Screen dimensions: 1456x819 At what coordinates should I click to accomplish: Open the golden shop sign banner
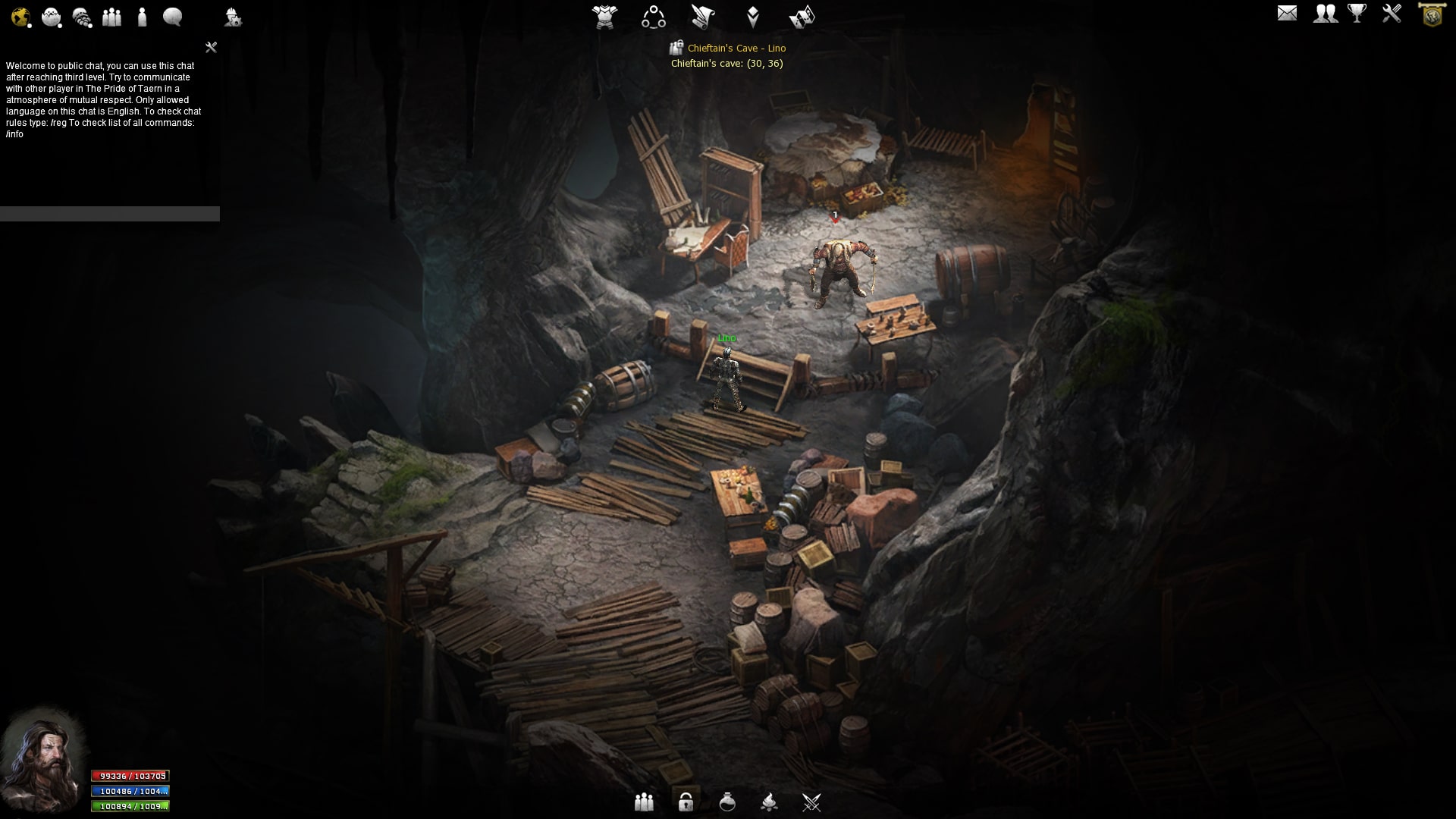pyautogui.click(x=1432, y=14)
